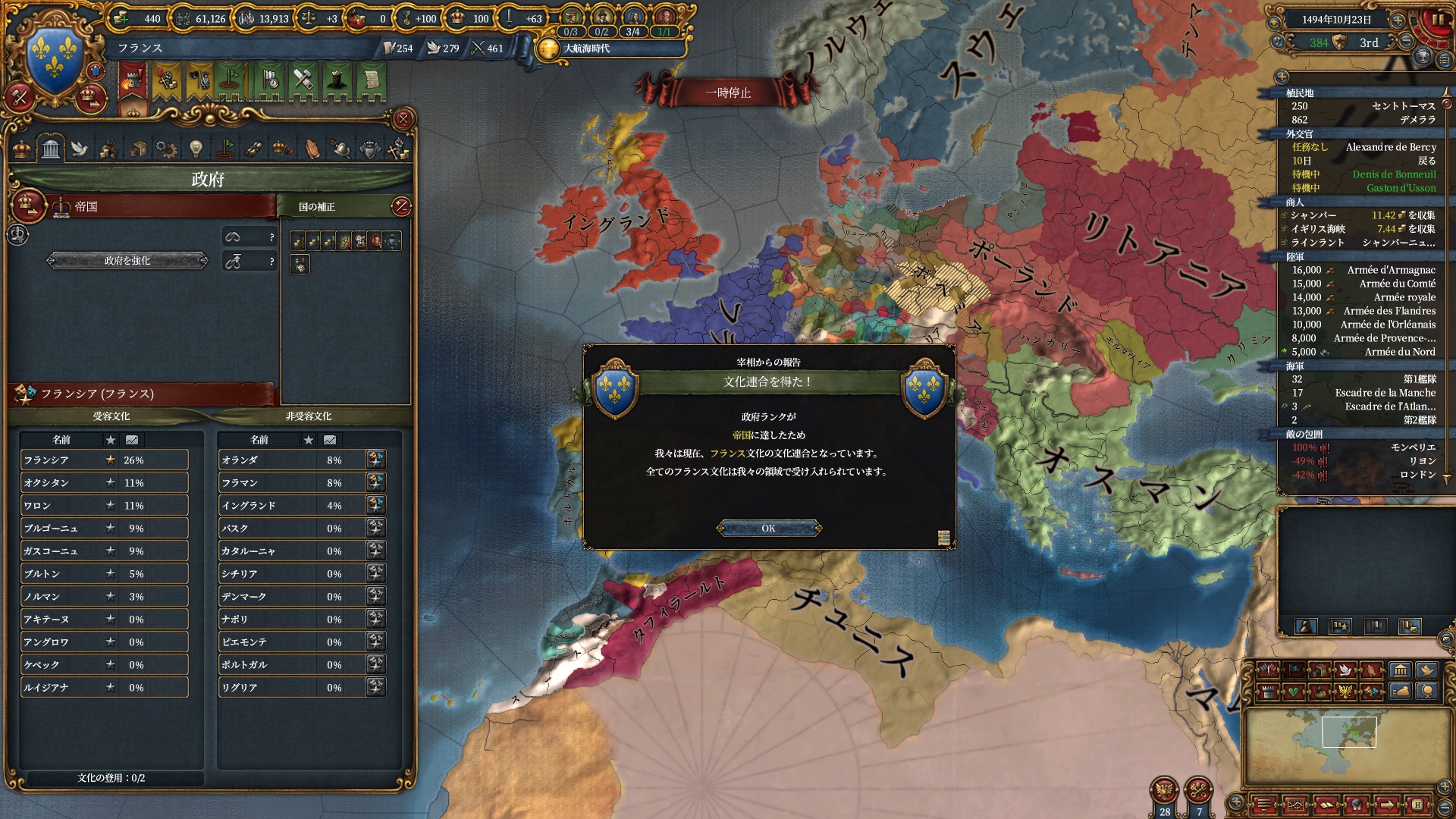Open the 大航海時代 age panel
Screen dimensions: 1456x819
point(585,49)
